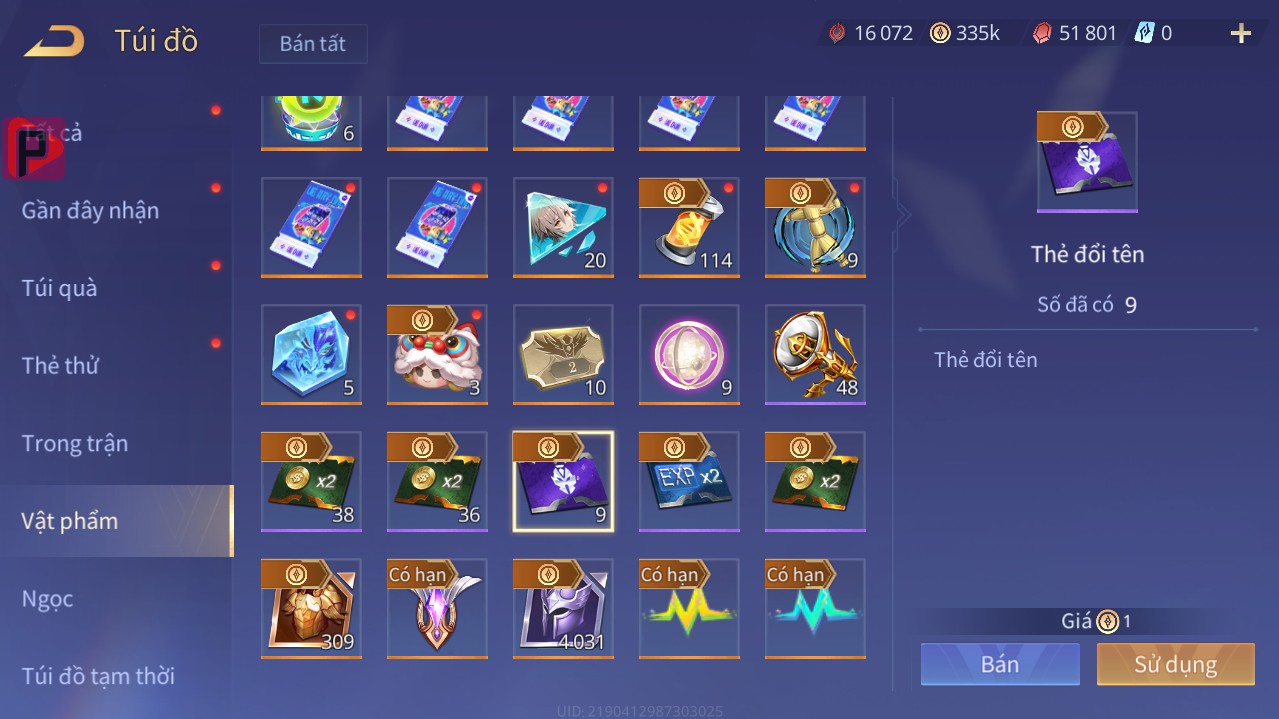The width and height of the screenshot is (1279, 719).
Task: Tap the Bán tất button
Action: point(313,44)
